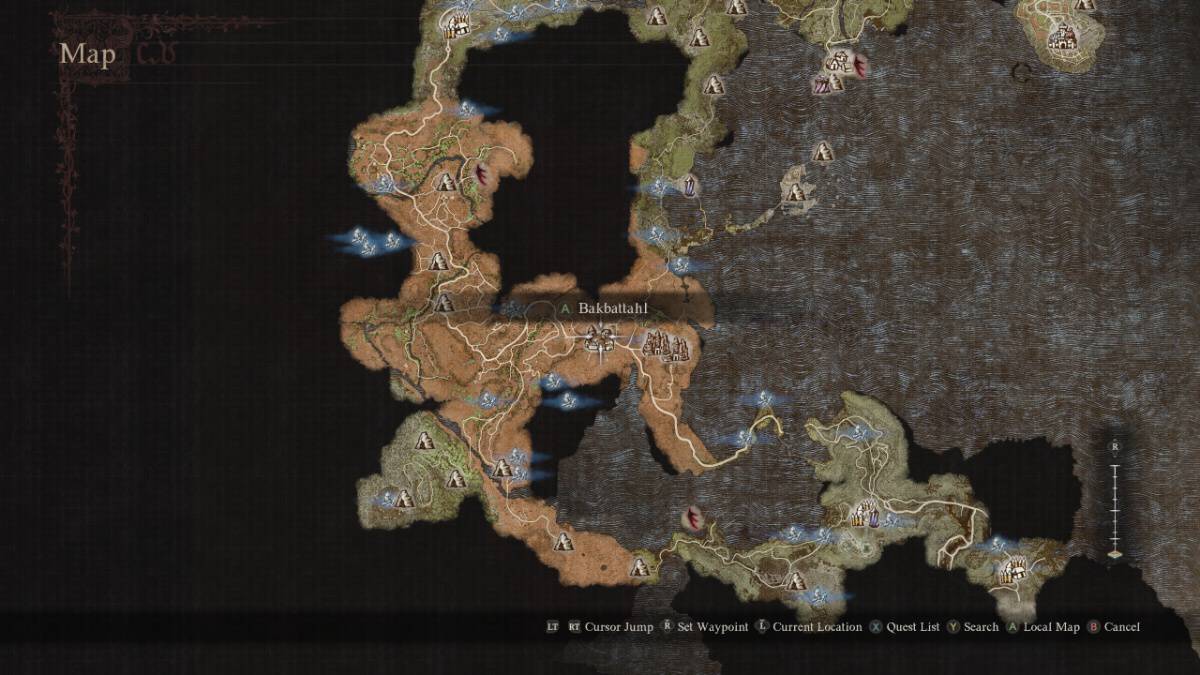Choose the southeast town marker with purple banner
Image resolution: width=1200 pixels, height=675 pixels.
point(866,515)
